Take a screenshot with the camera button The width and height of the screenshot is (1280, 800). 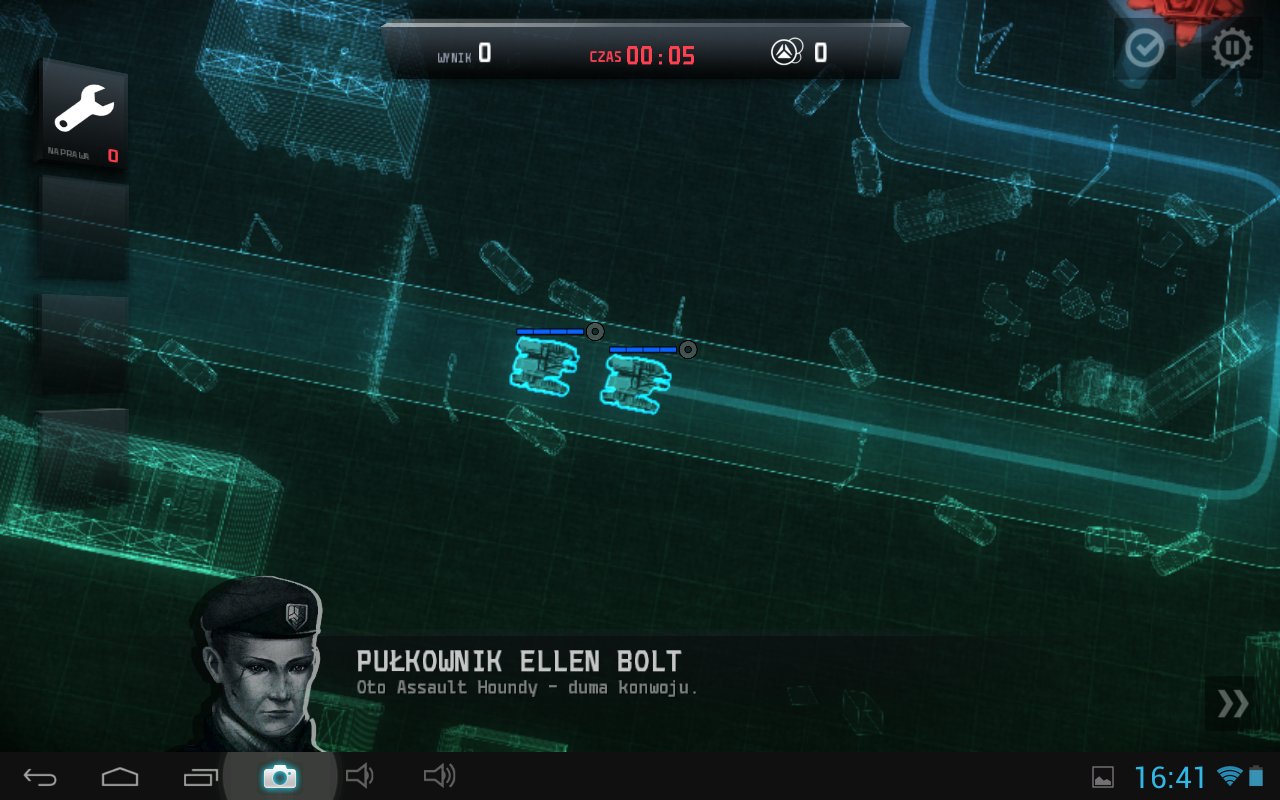point(279,777)
